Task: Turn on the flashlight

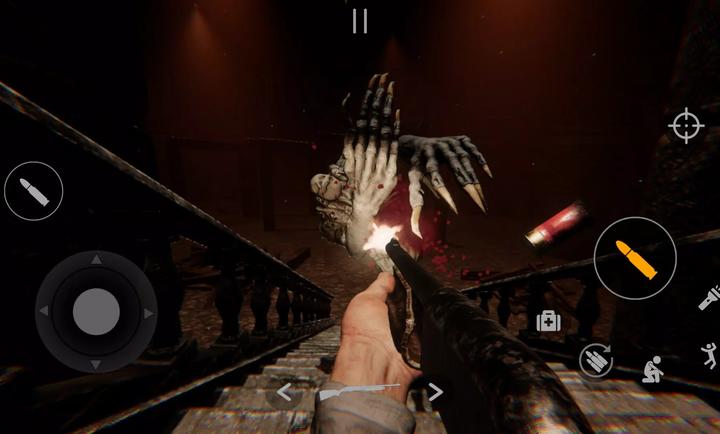Action: pyautogui.click(x=708, y=298)
